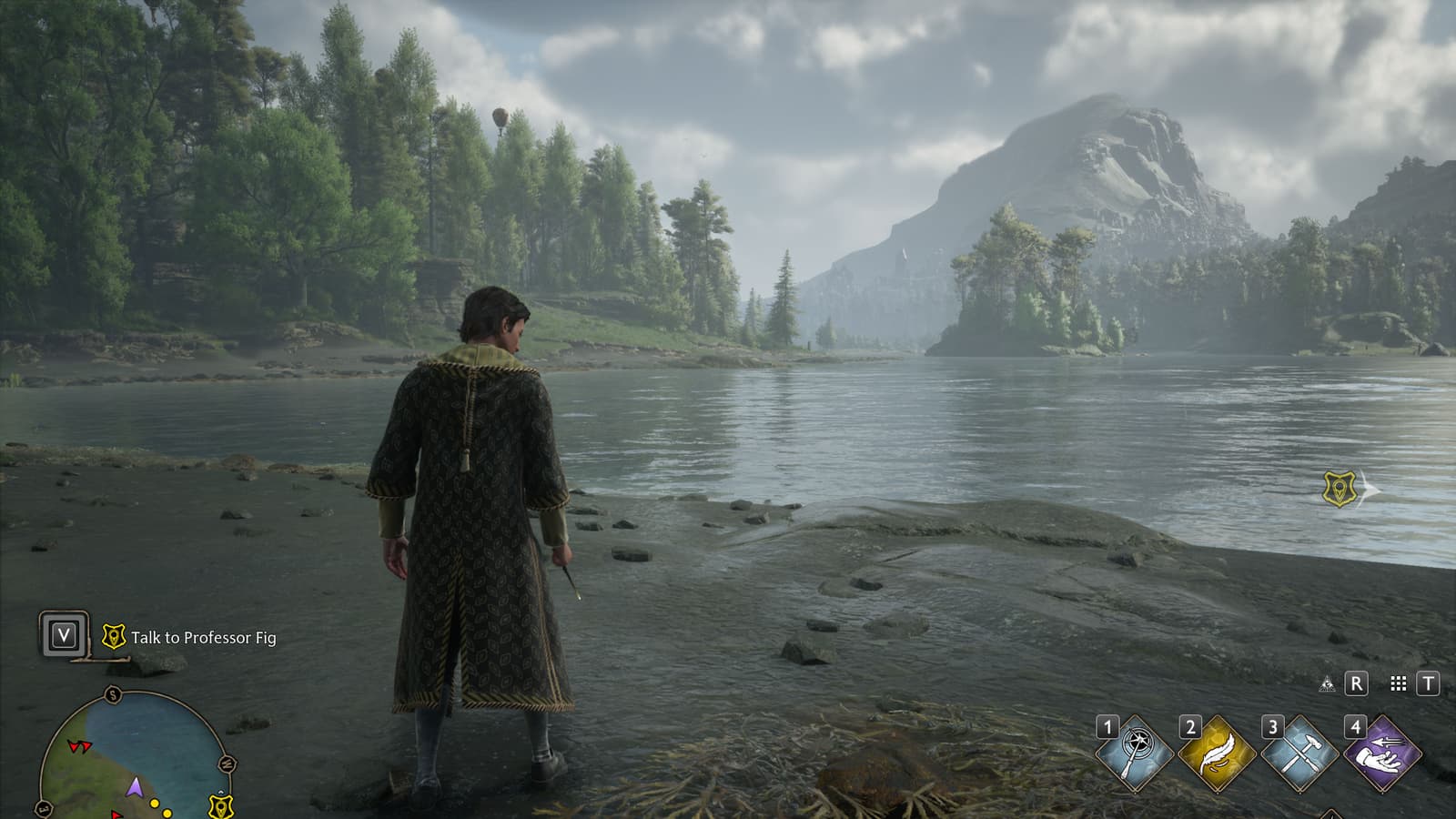Click the Talk to Professor Fig objective
Image resolution: width=1456 pixels, height=819 pixels.
(x=202, y=638)
